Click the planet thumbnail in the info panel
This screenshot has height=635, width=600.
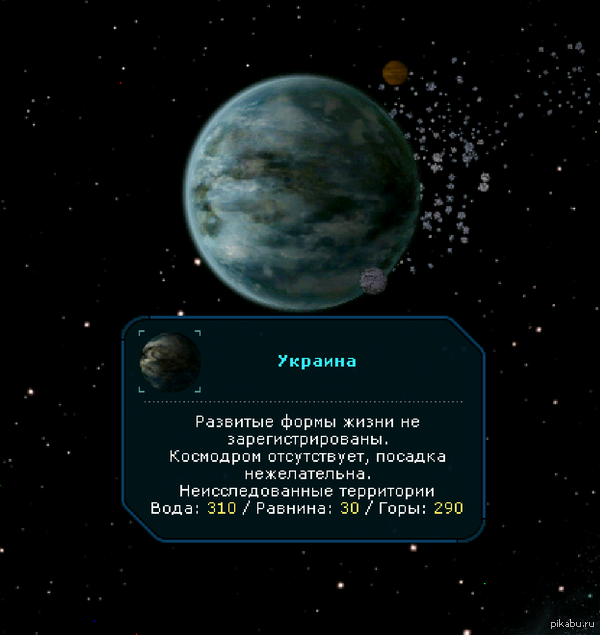pos(170,361)
